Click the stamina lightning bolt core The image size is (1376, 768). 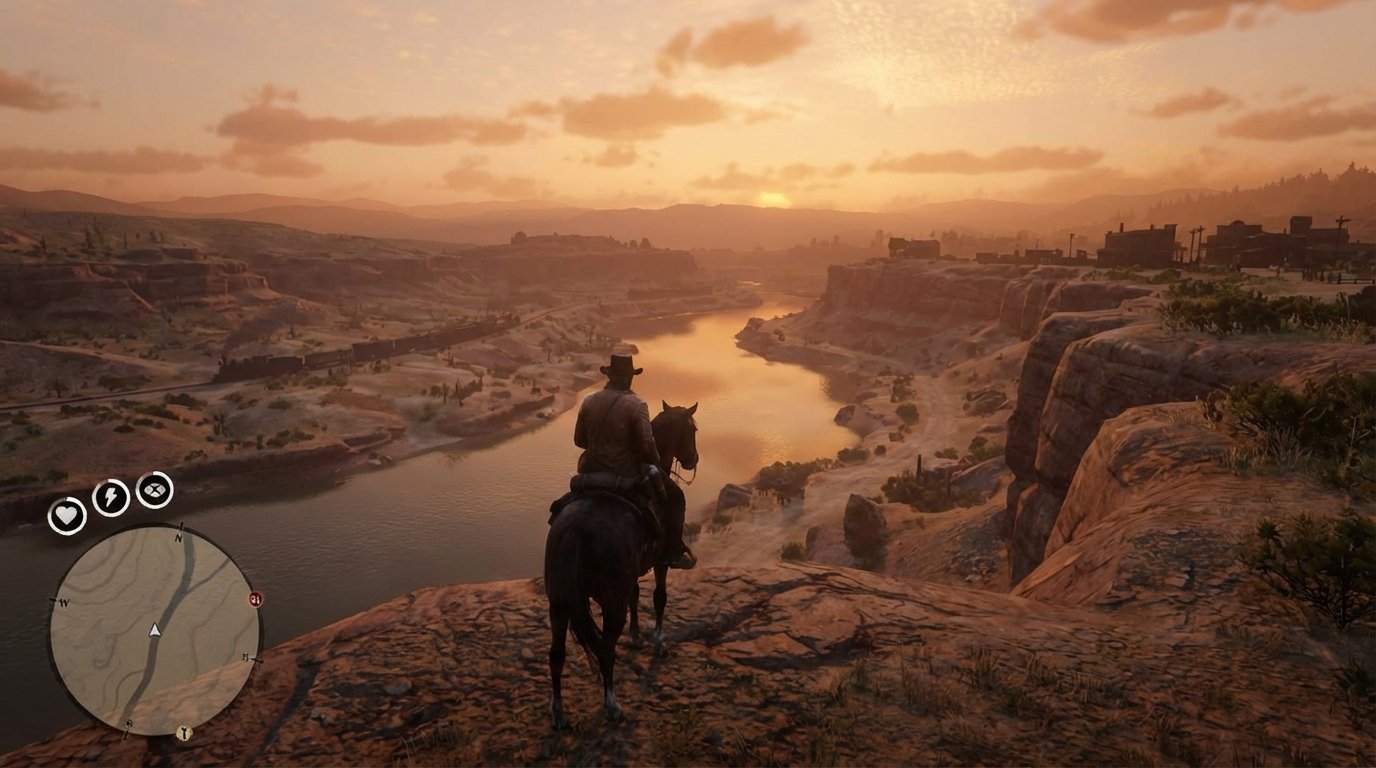(x=109, y=496)
